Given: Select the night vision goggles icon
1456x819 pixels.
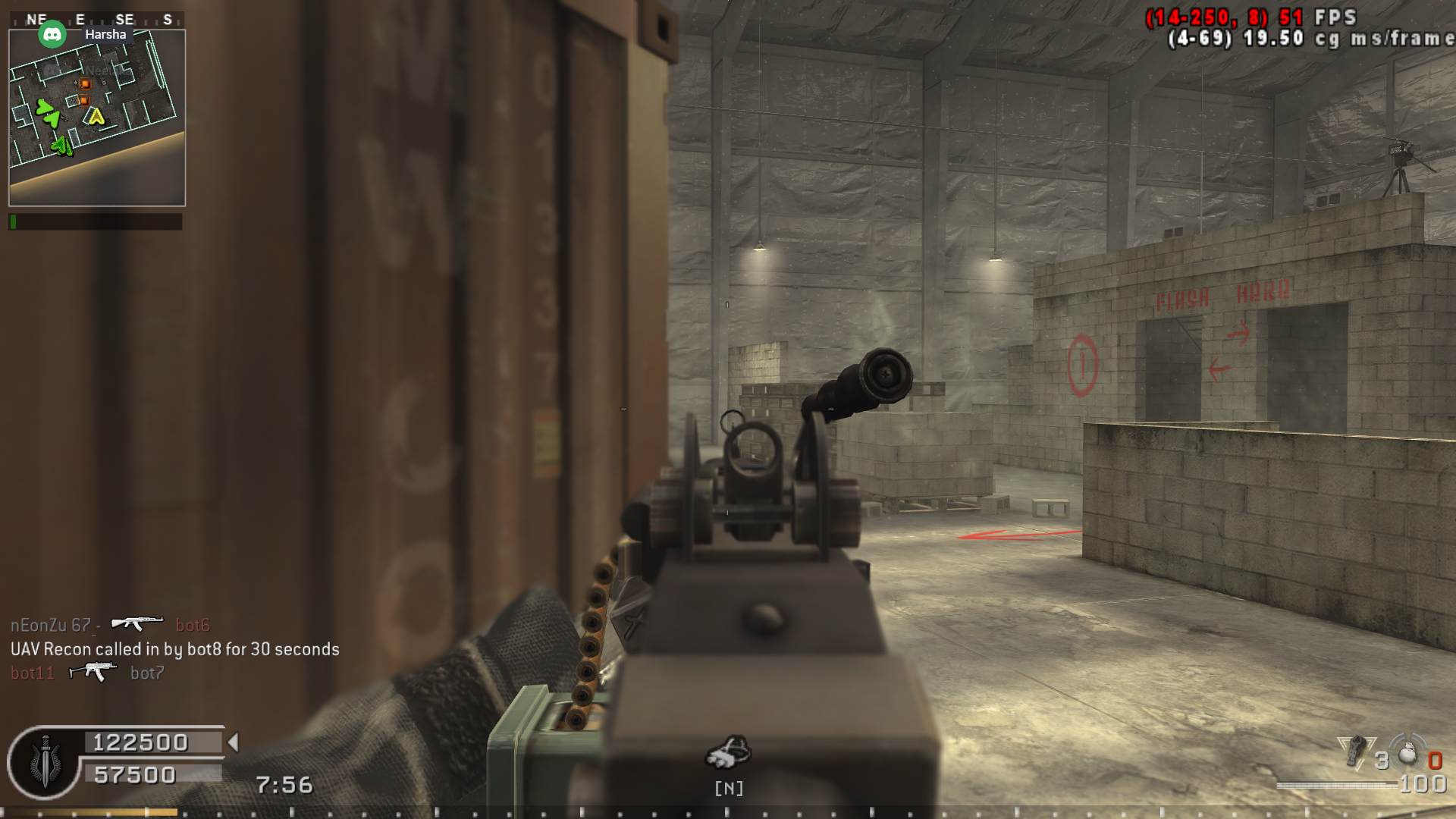Looking at the screenshot, I should point(728,752).
